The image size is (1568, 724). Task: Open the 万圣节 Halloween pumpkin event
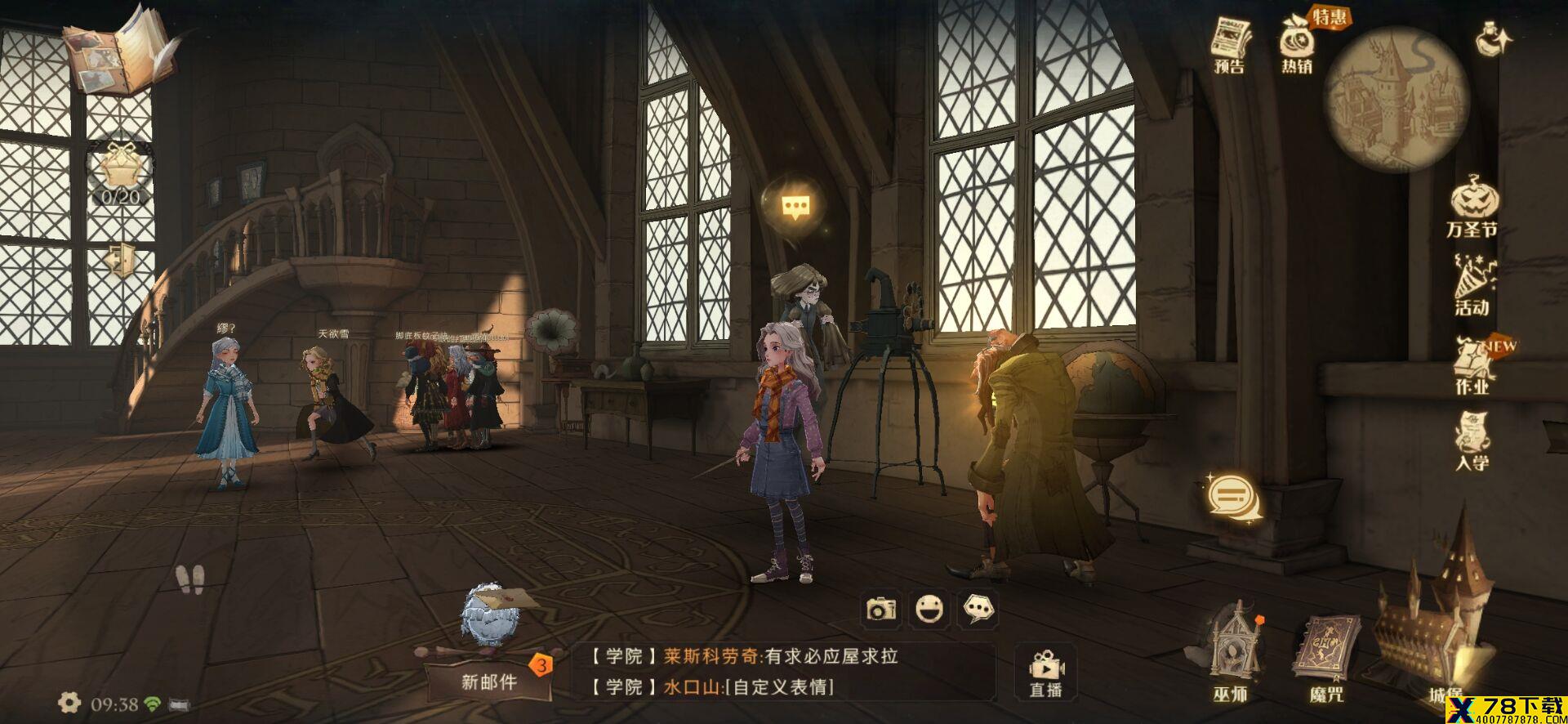click(x=1472, y=208)
